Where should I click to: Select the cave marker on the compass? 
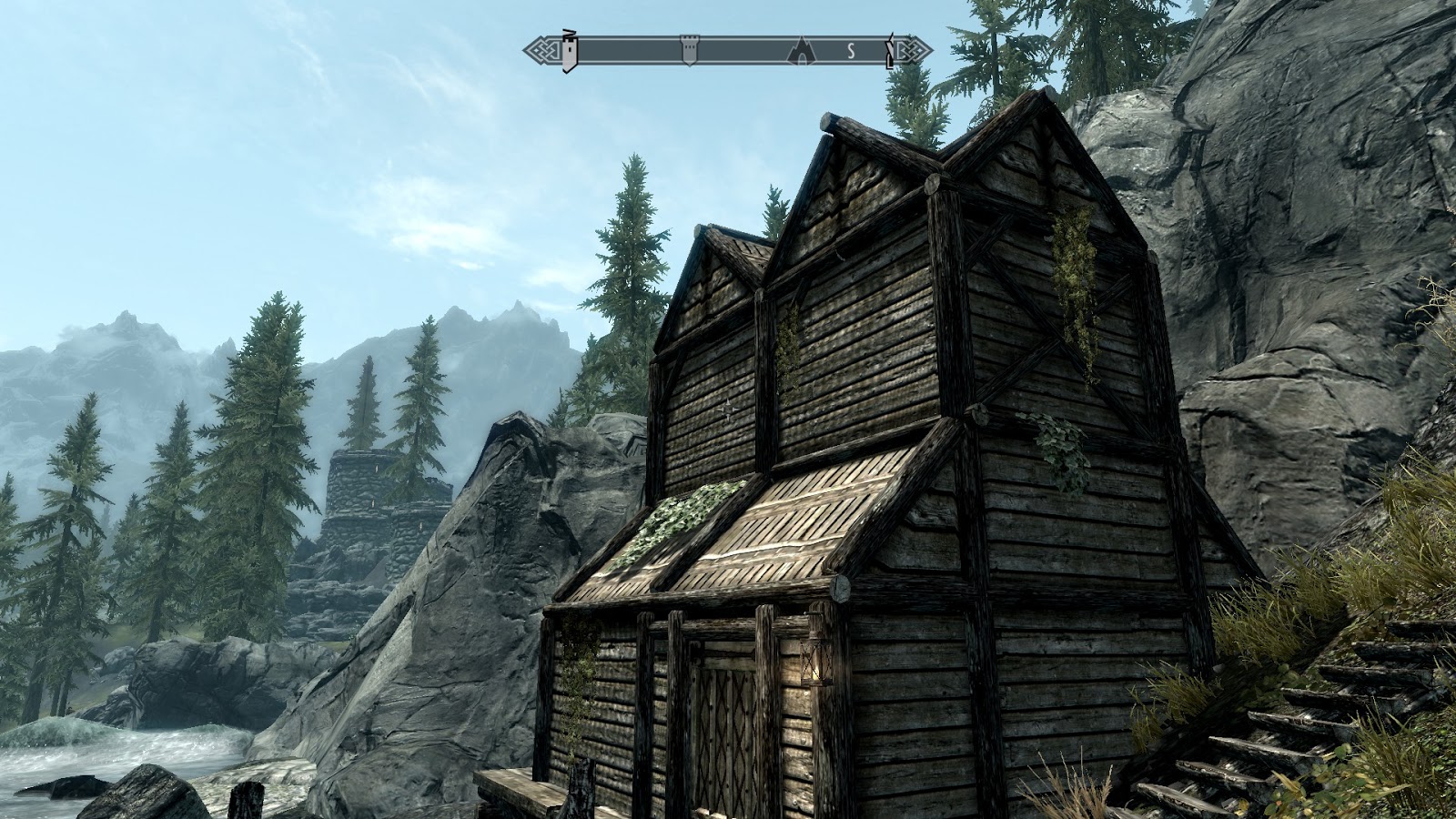tap(801, 50)
